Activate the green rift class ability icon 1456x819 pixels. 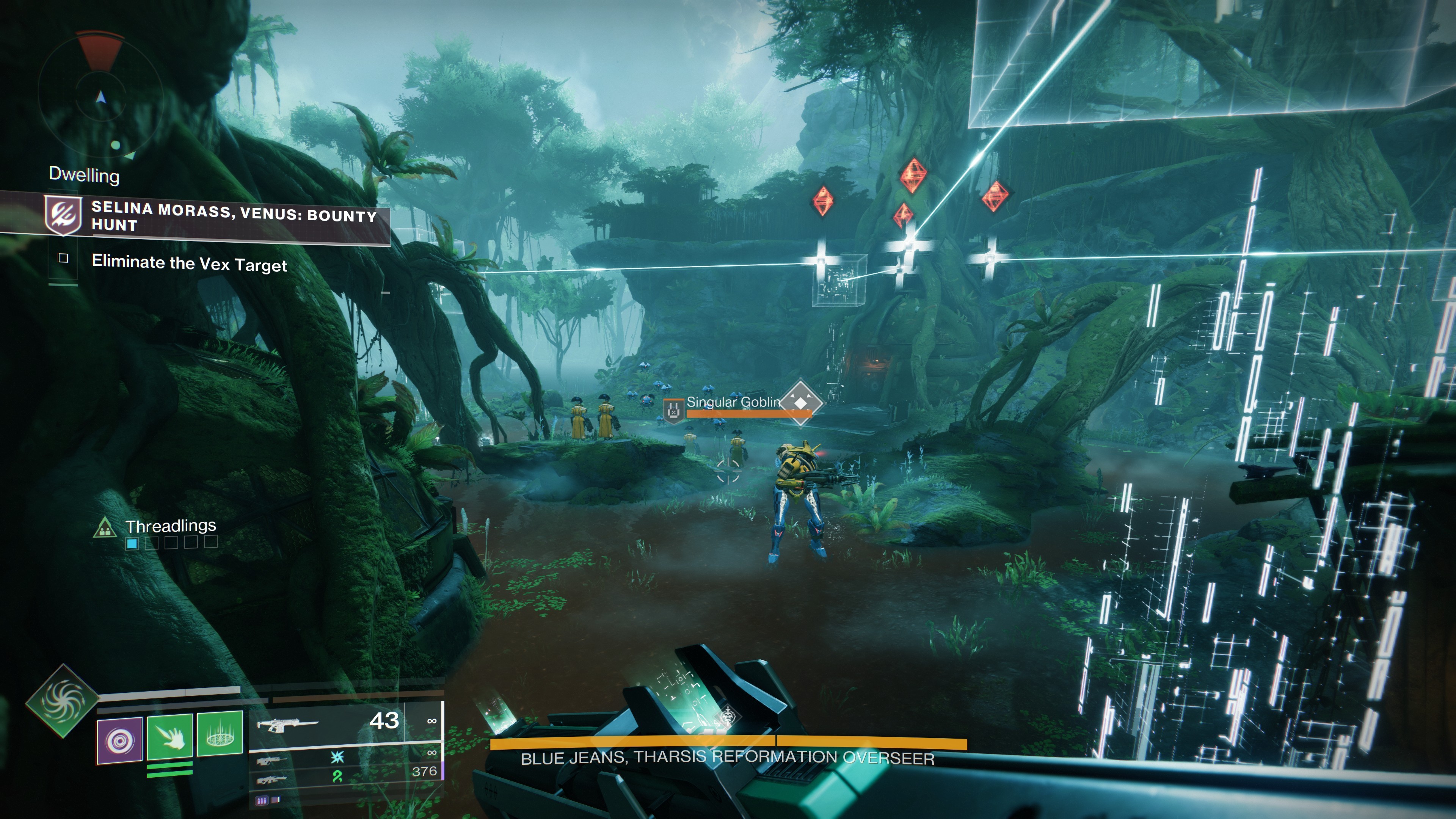pyautogui.click(x=220, y=733)
